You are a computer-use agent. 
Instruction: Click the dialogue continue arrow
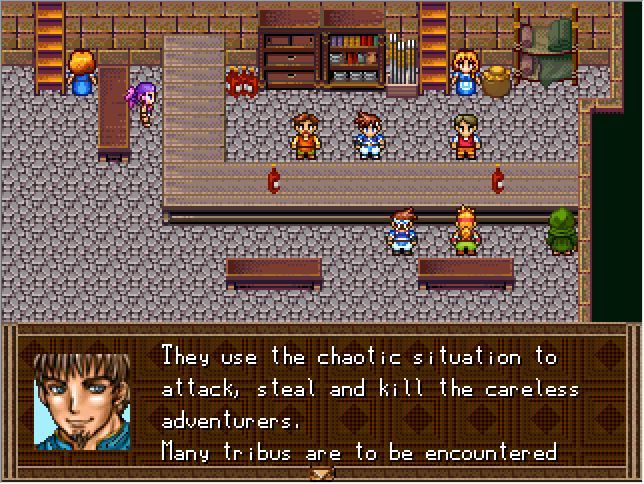[322, 474]
